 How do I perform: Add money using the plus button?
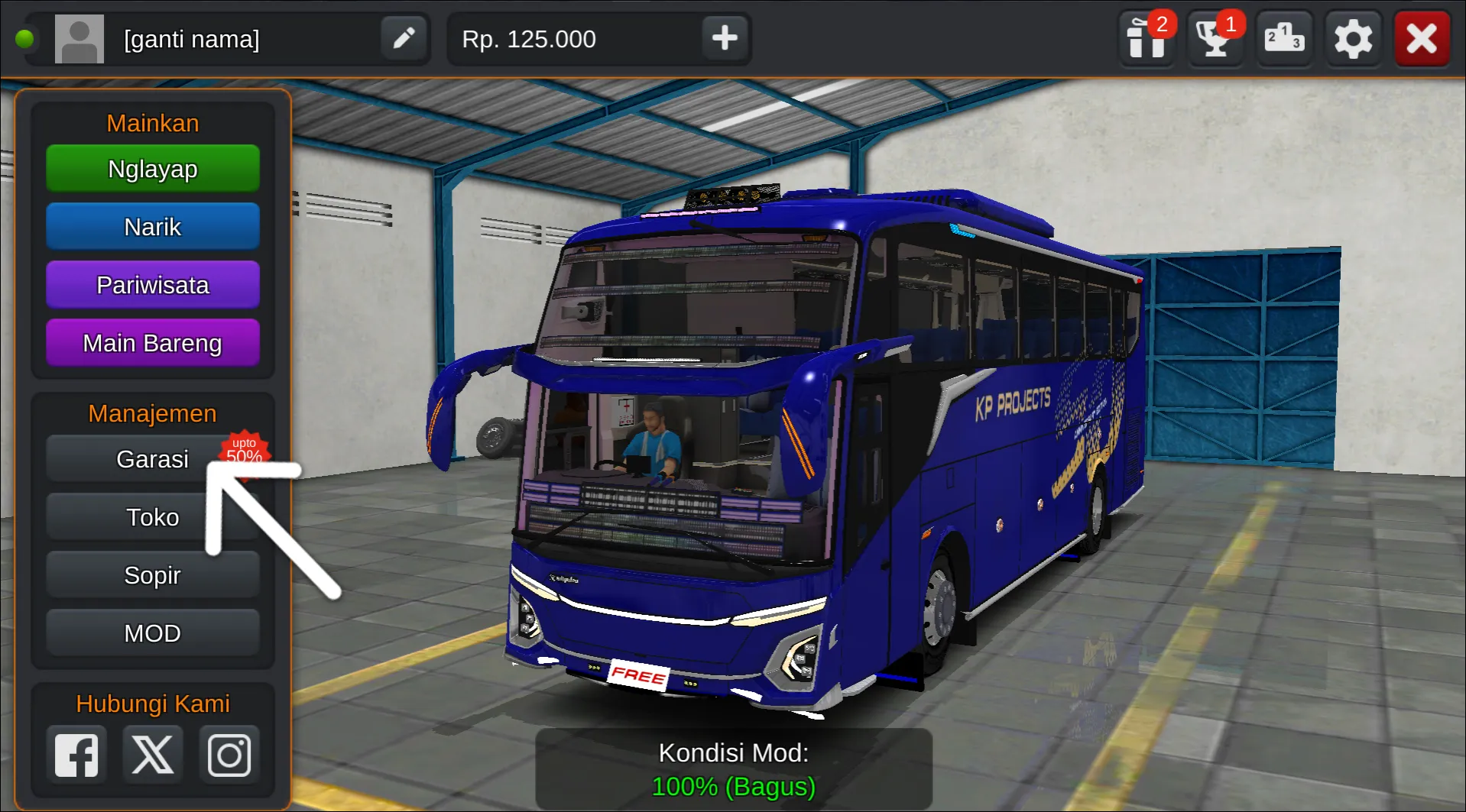click(723, 37)
